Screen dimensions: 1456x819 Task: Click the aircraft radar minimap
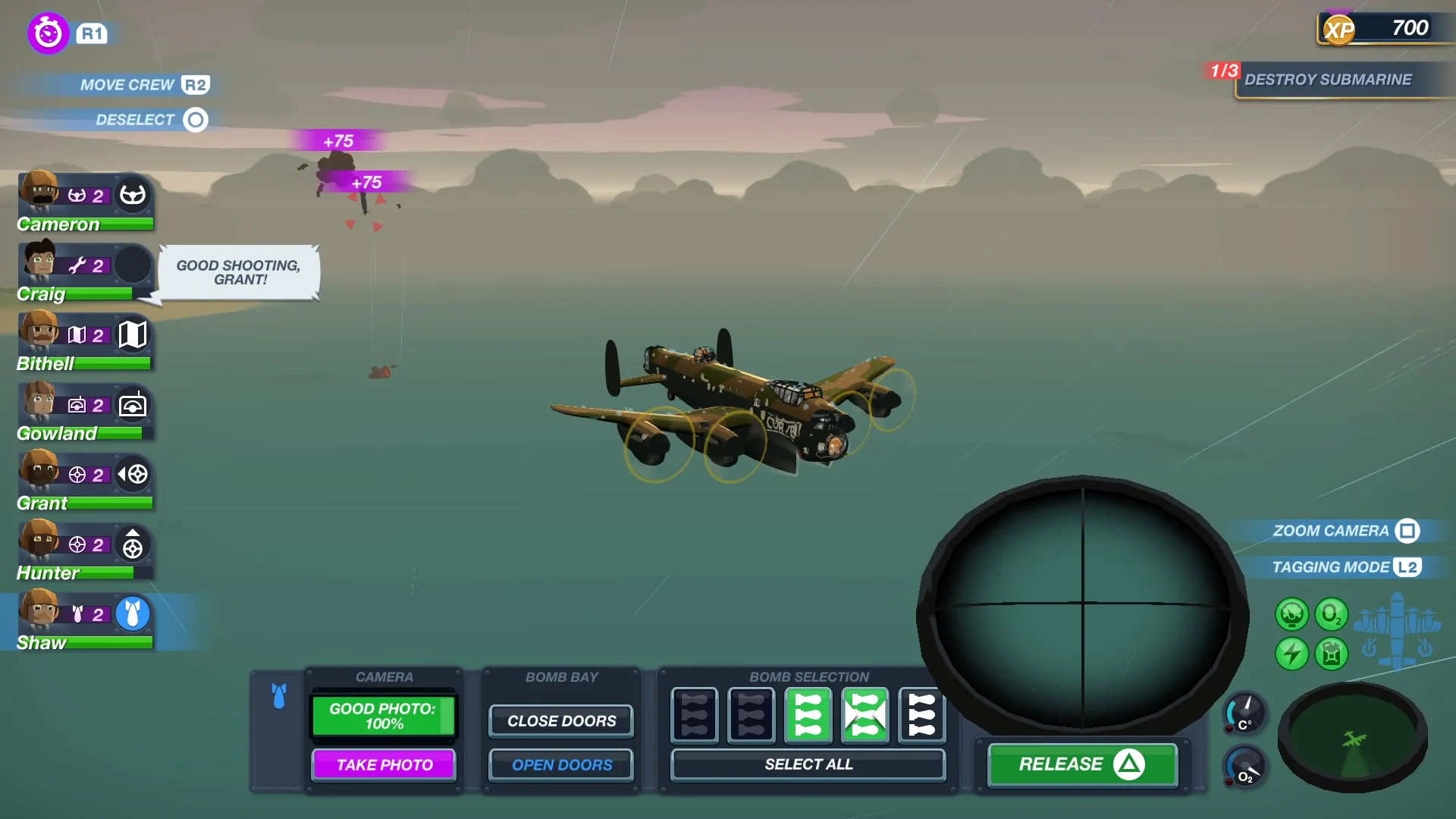1355,739
